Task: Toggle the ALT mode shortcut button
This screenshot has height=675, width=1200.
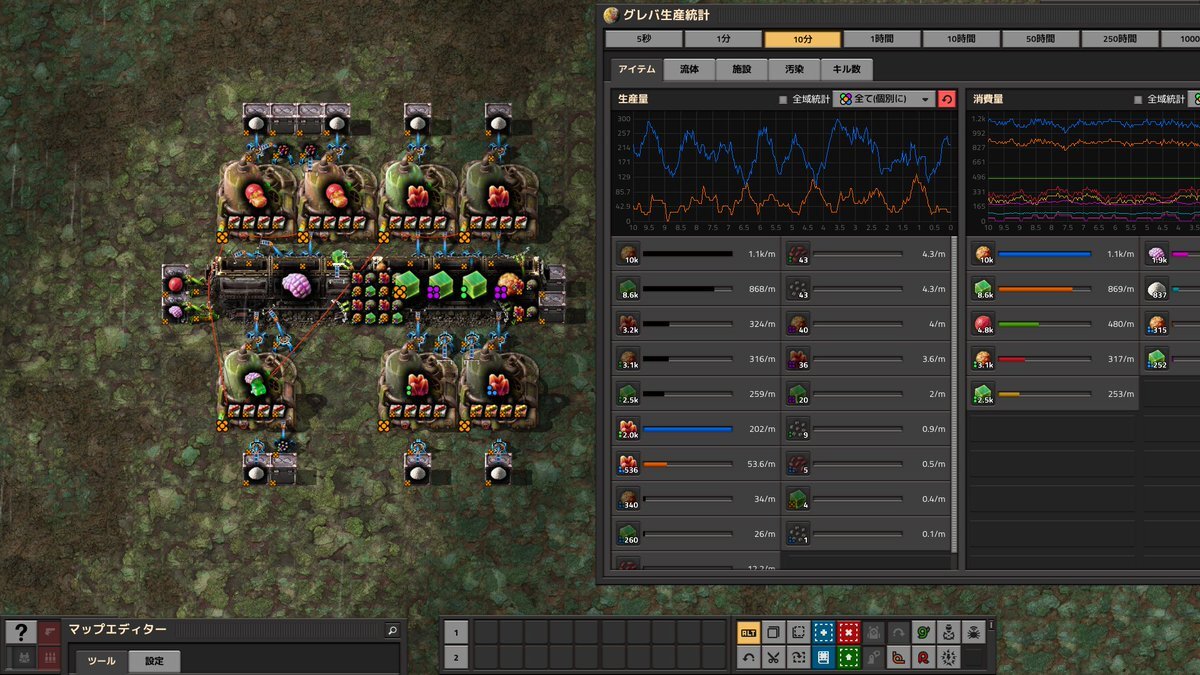Action: pos(748,632)
